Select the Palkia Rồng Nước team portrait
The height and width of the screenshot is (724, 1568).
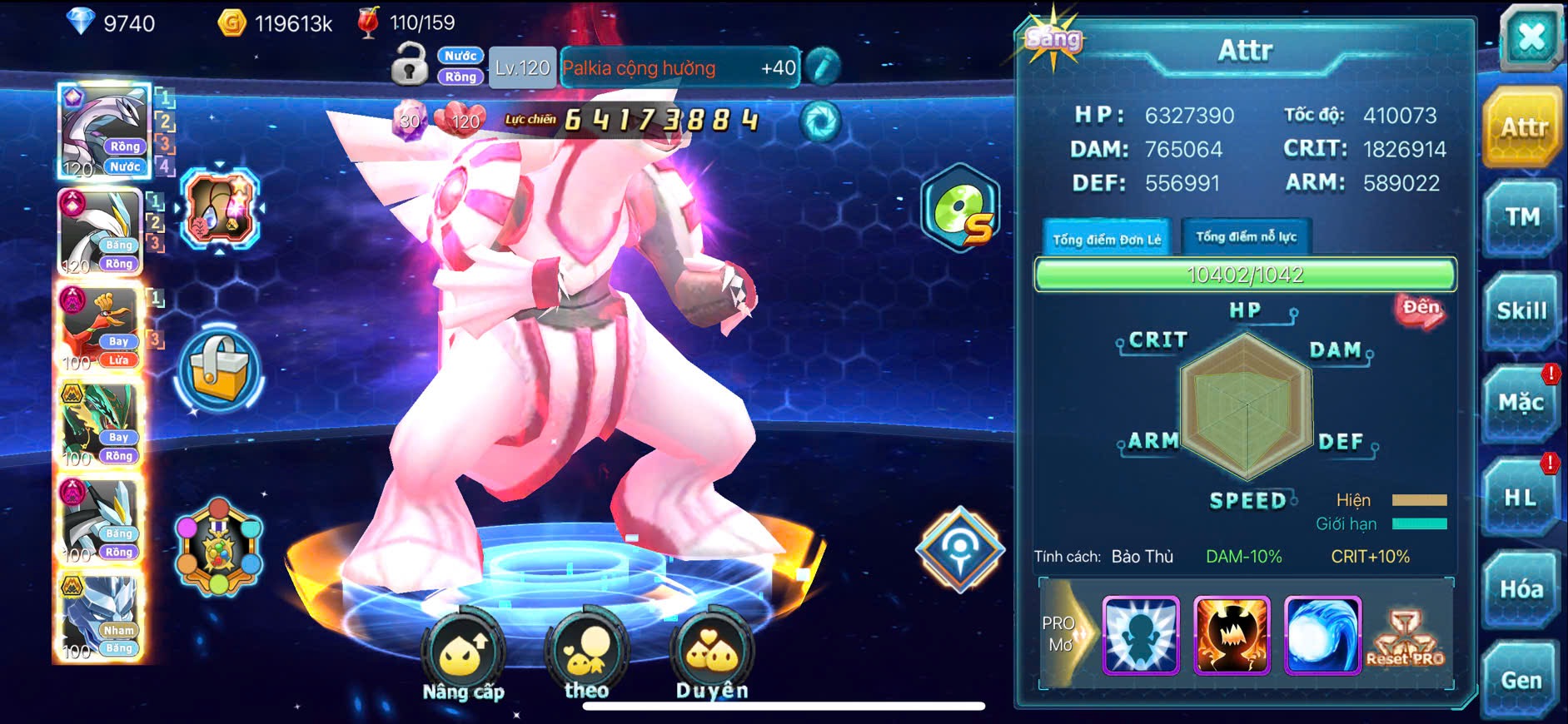point(103,131)
